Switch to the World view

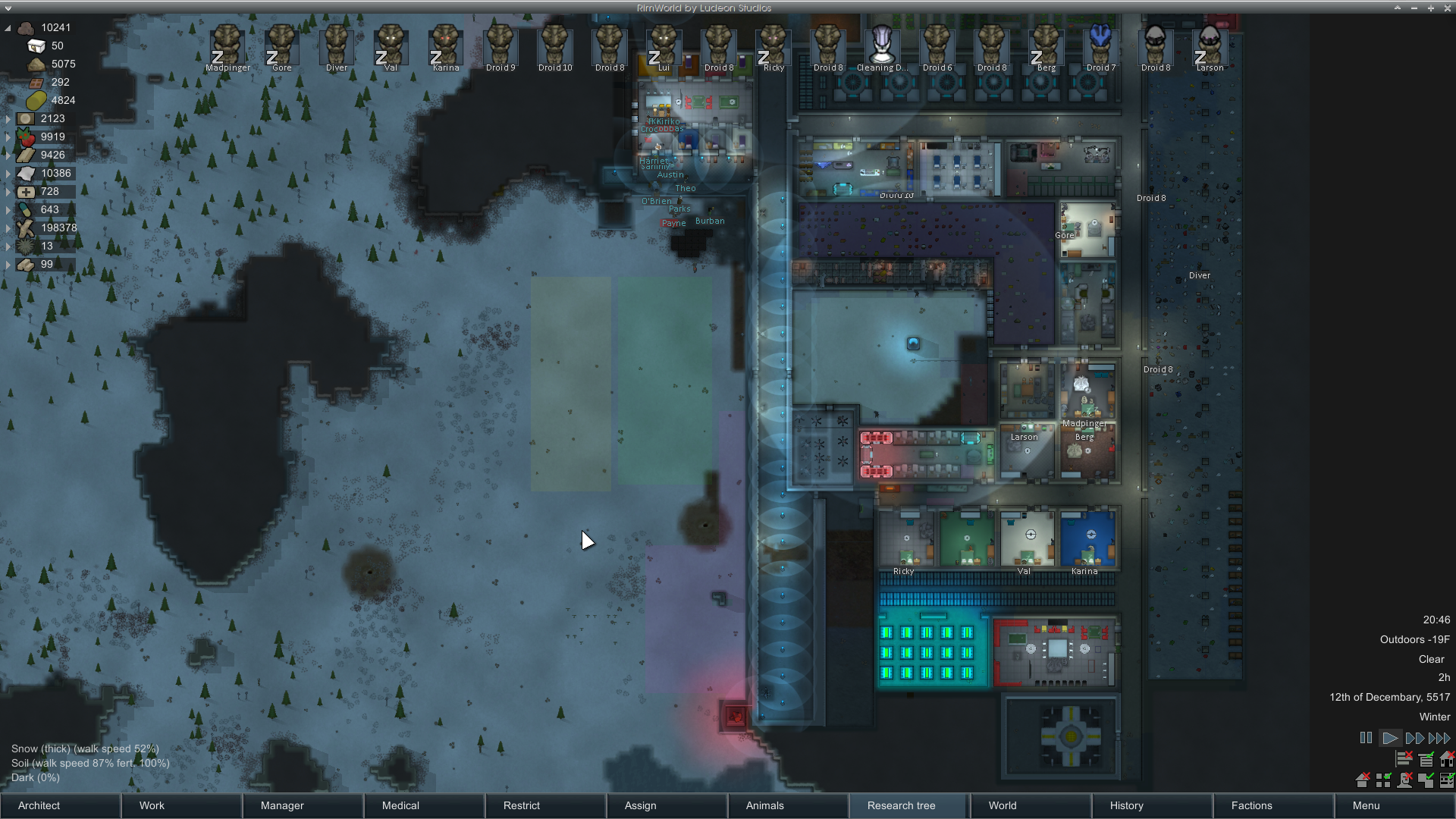point(1031,805)
